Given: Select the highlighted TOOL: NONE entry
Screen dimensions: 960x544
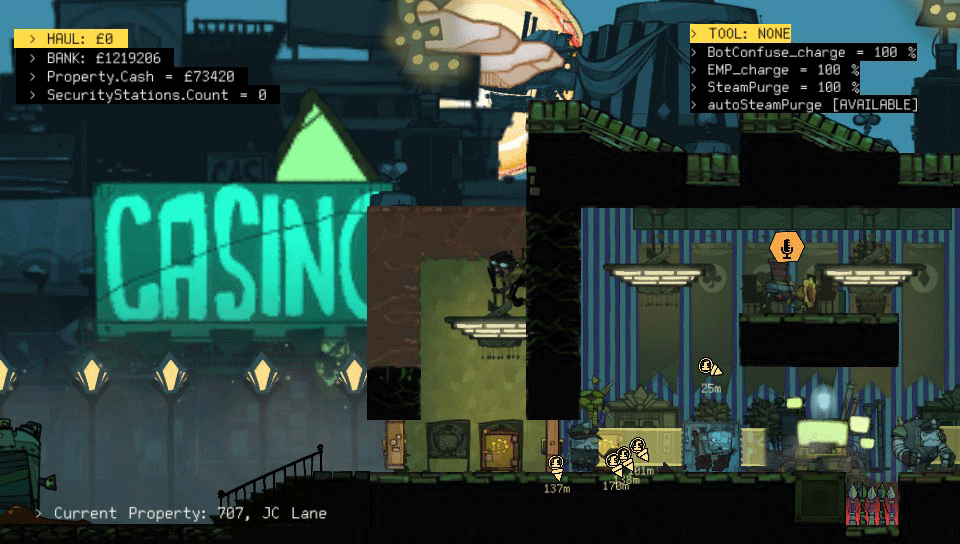Looking at the screenshot, I should pos(740,34).
